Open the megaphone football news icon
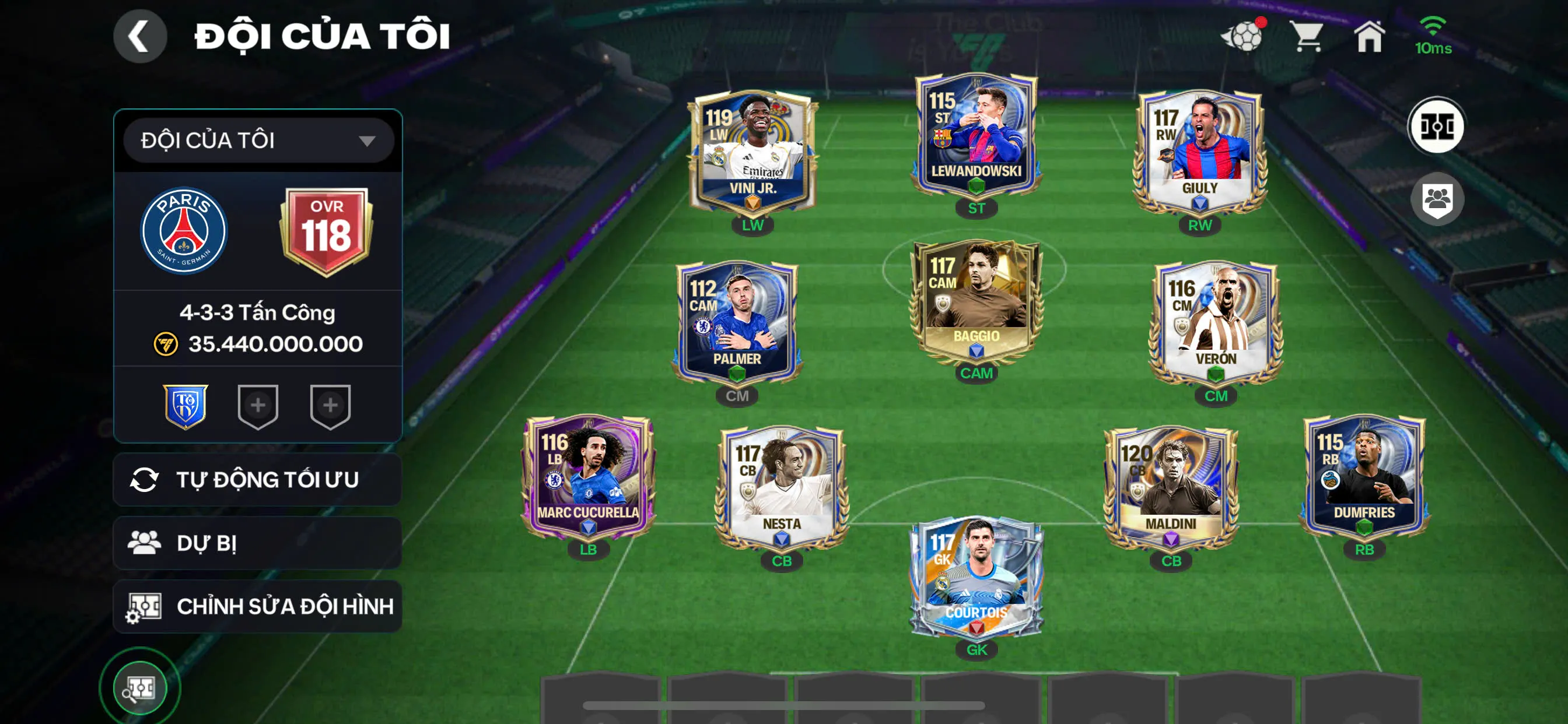 1244,36
